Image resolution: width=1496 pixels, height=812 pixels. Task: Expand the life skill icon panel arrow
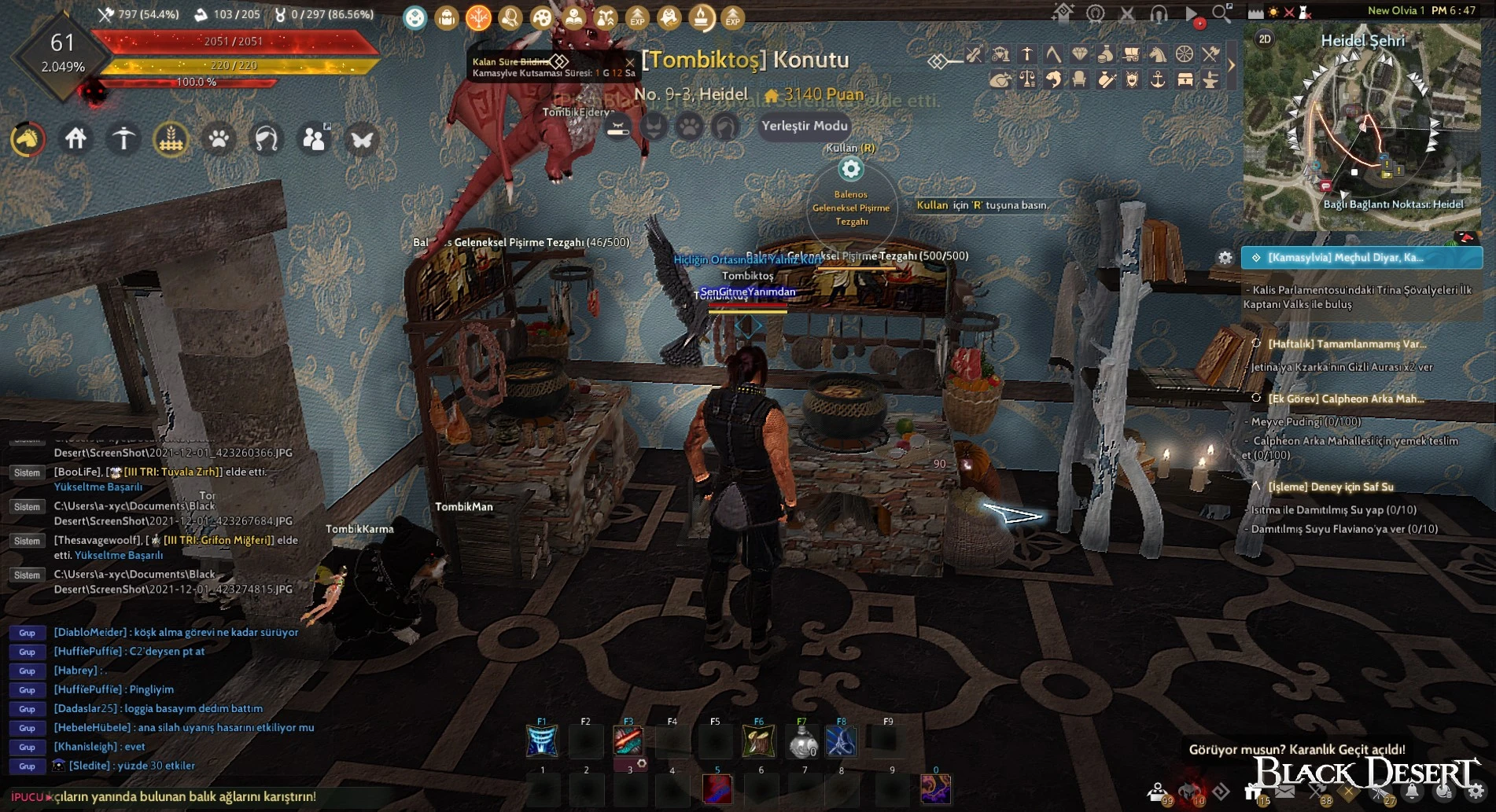pyautogui.click(x=1232, y=66)
